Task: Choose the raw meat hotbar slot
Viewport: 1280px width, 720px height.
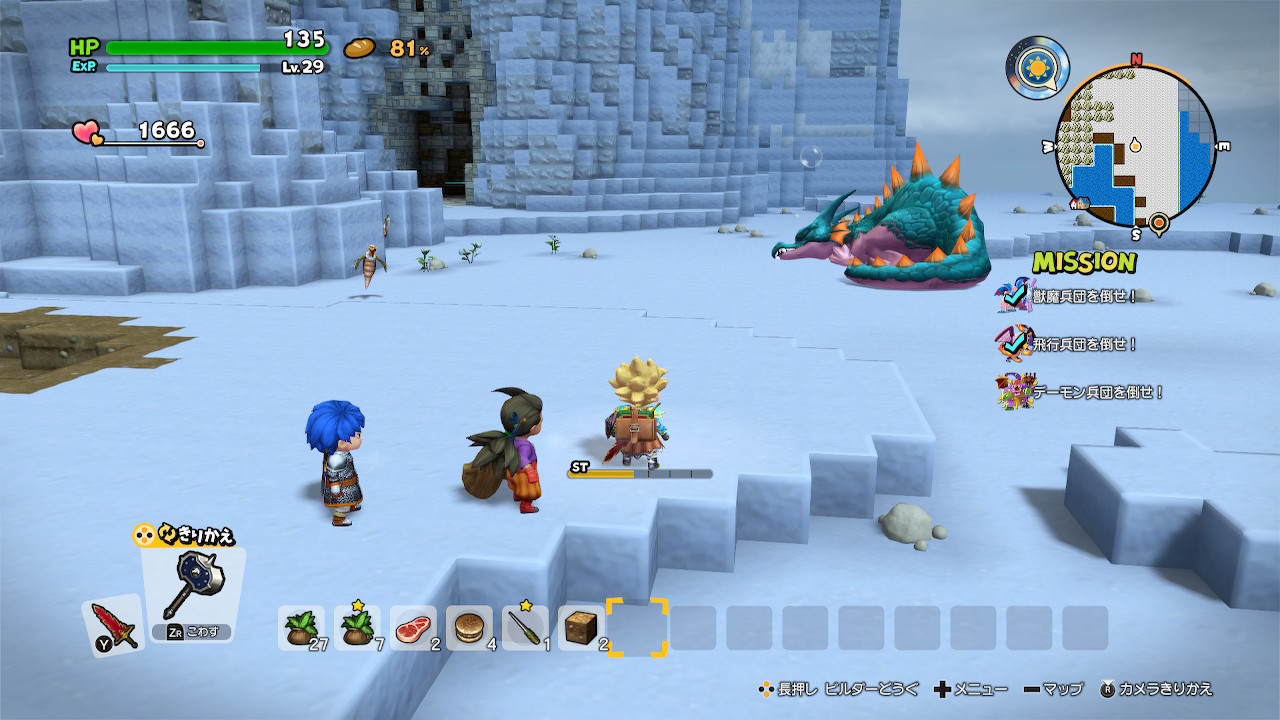Action: [x=413, y=628]
